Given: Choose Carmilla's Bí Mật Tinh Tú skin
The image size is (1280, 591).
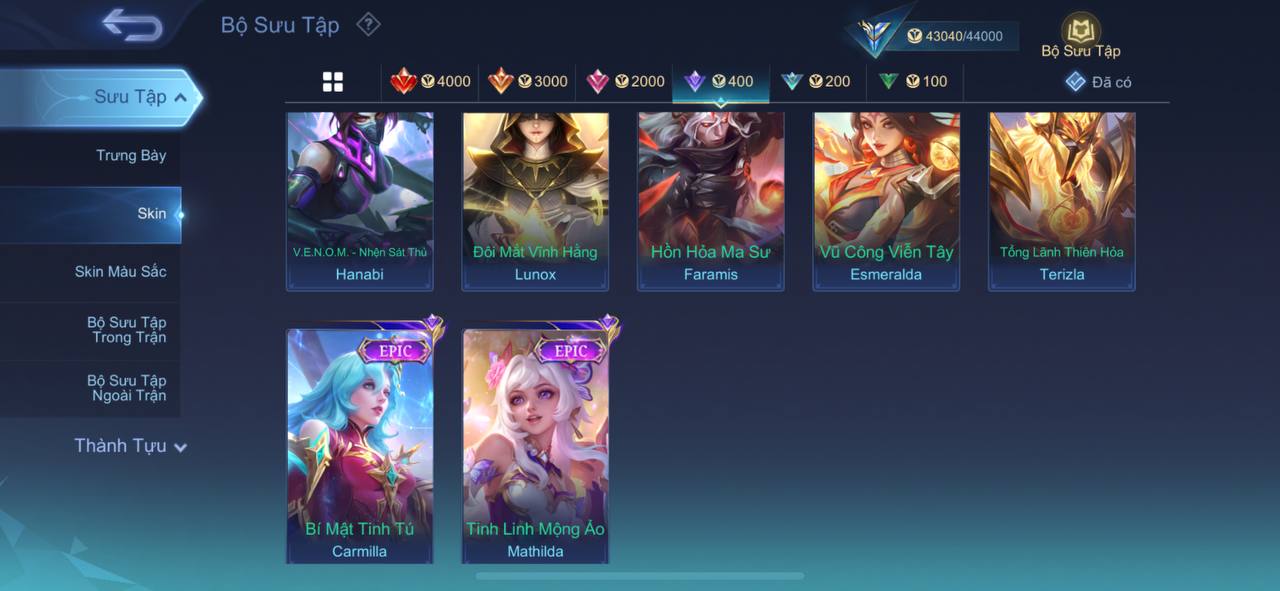Looking at the screenshot, I should [x=360, y=445].
